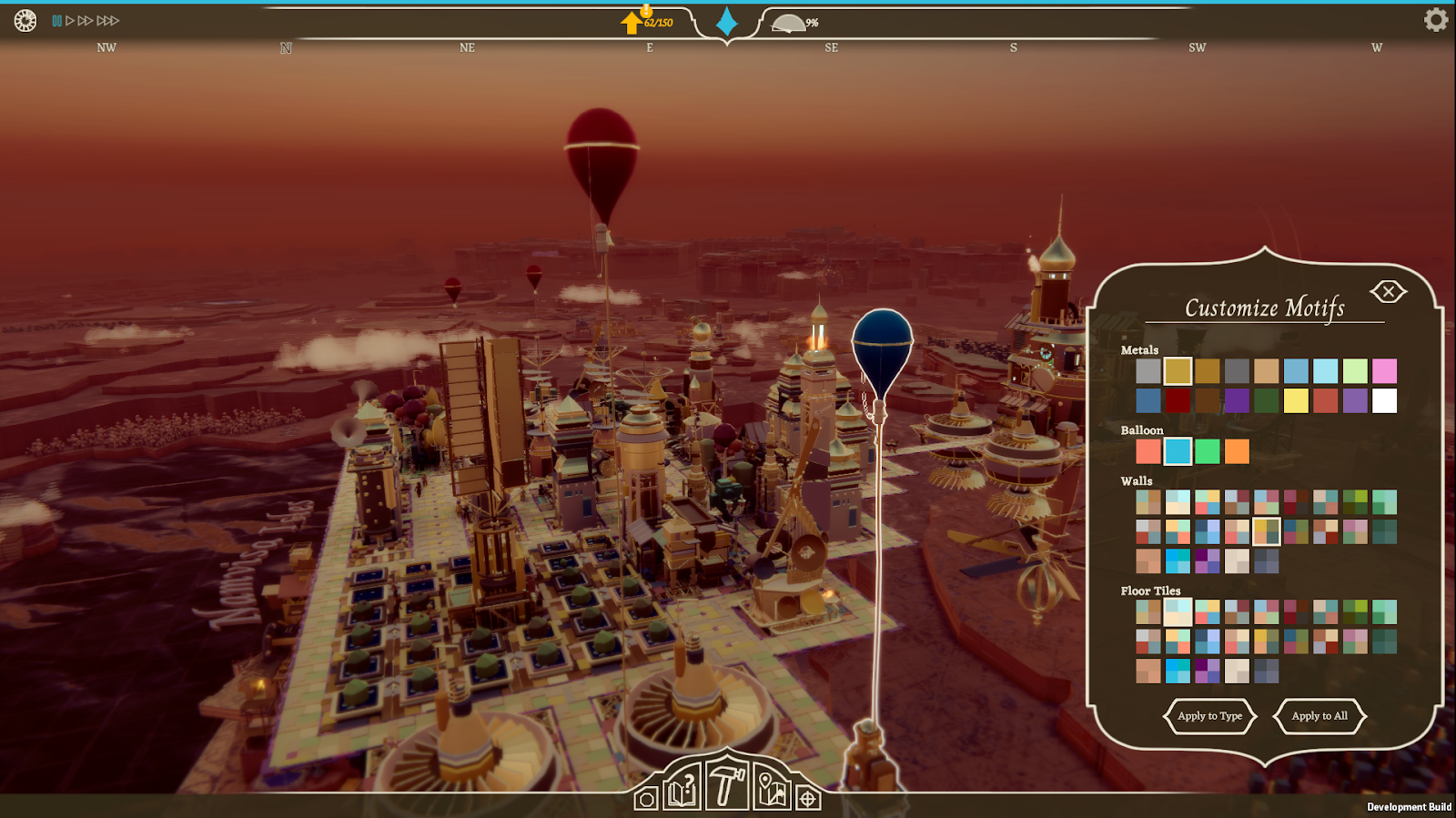Apply motif with Apply to Type

(x=1209, y=716)
